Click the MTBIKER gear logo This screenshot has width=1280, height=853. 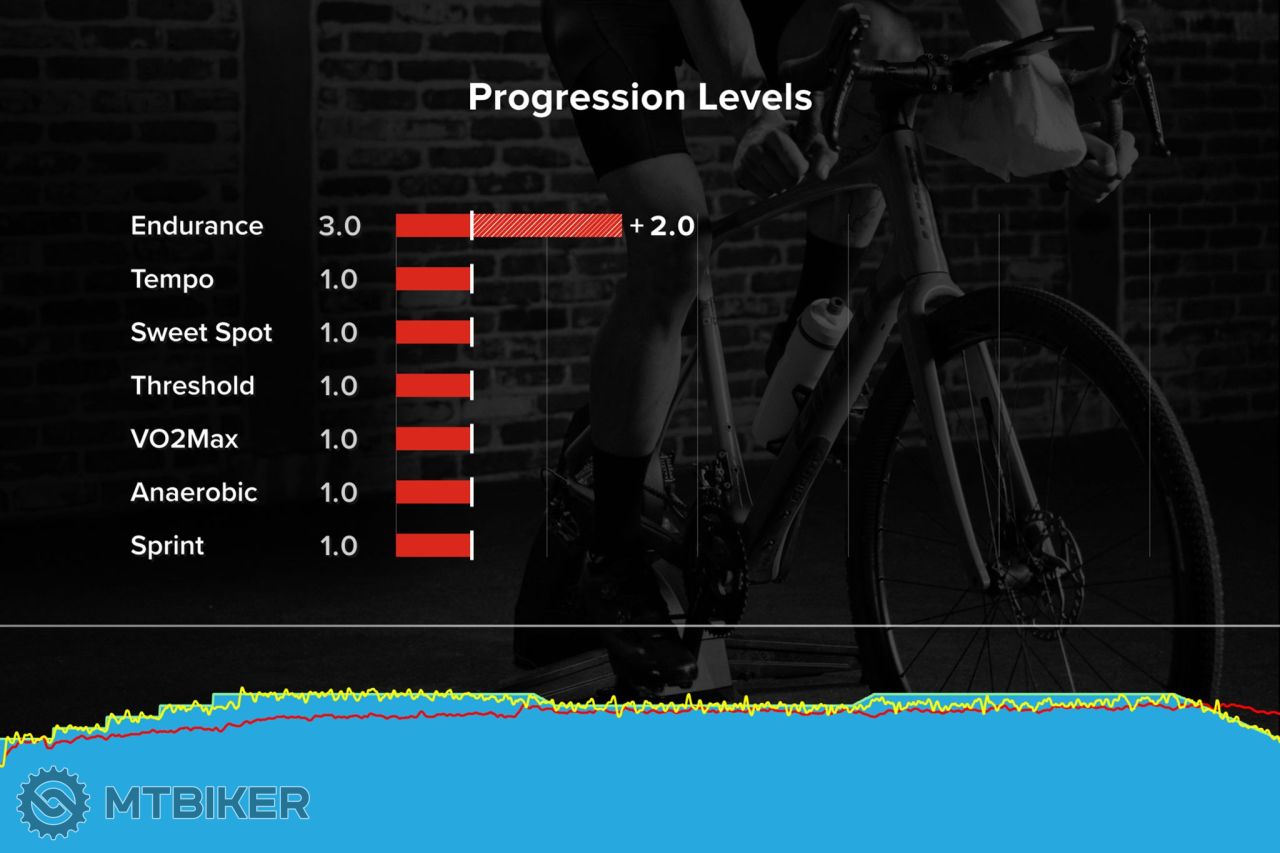point(54,802)
